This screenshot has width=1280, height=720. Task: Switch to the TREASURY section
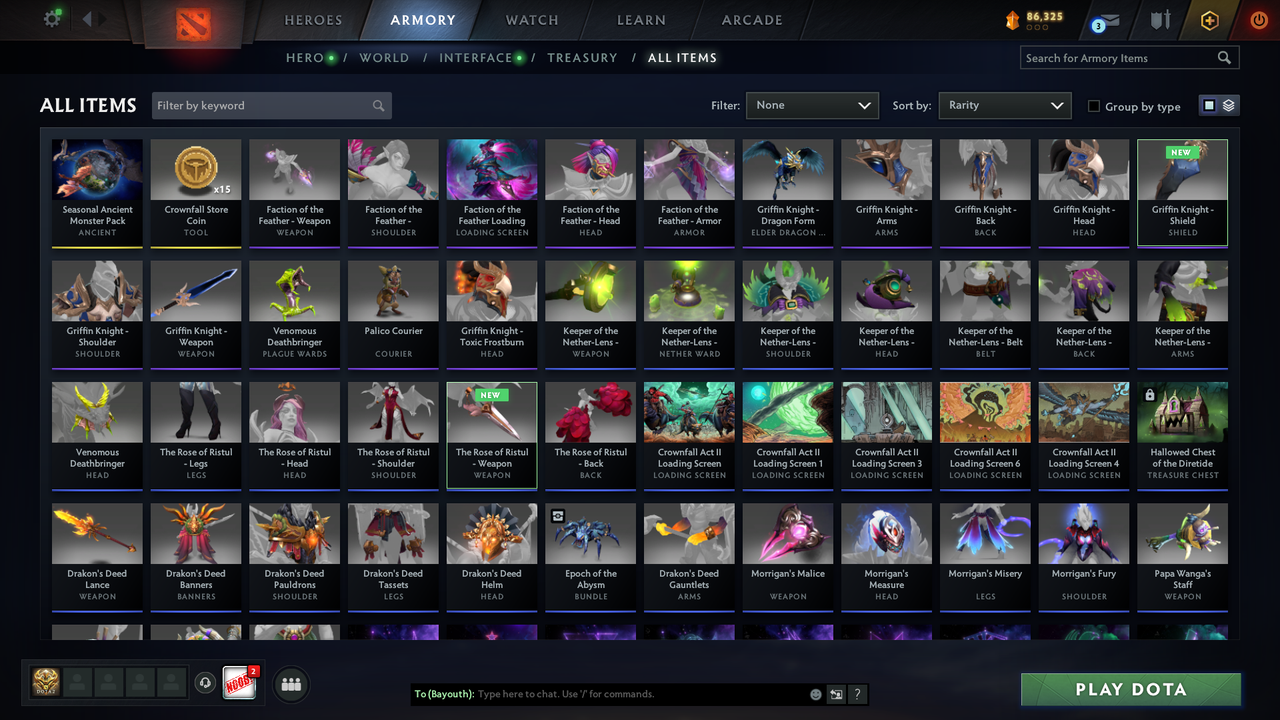(x=582, y=58)
